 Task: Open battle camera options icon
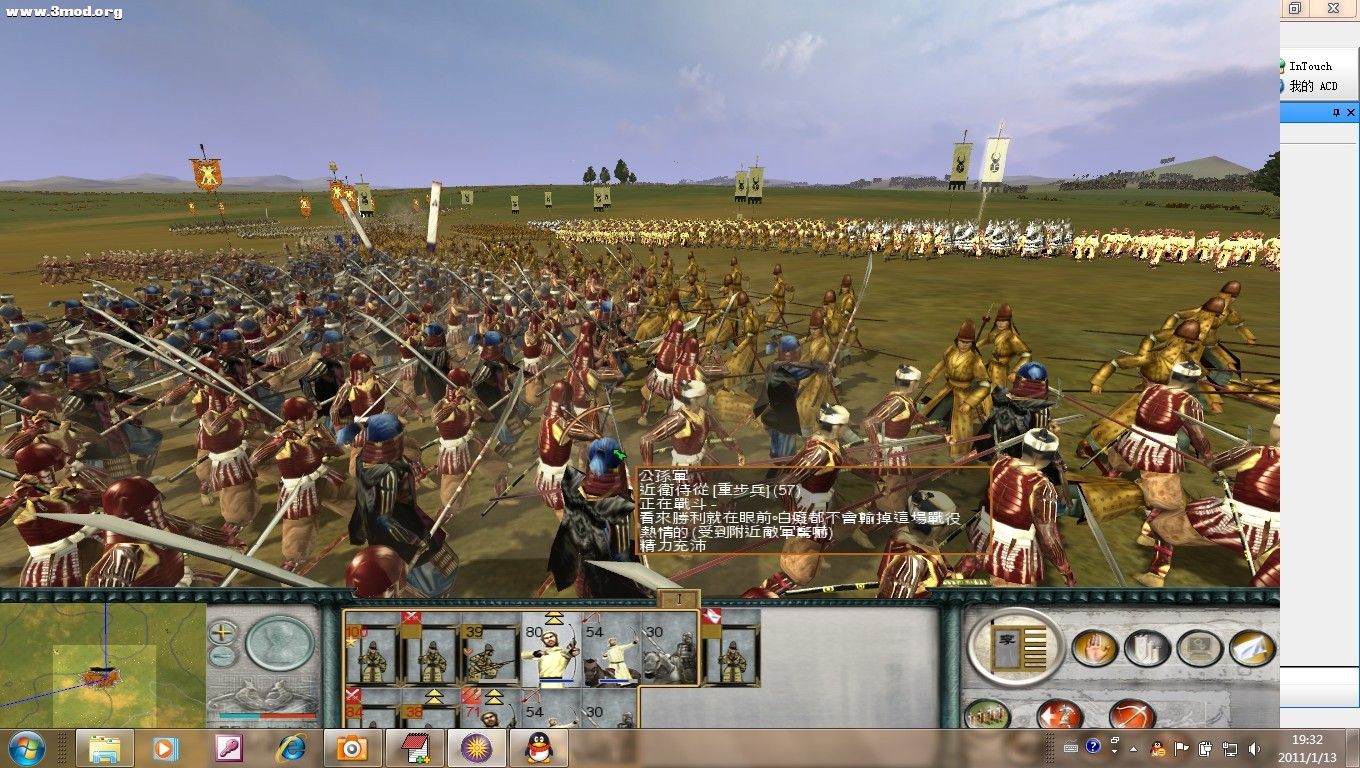pyautogui.click(x=1201, y=646)
